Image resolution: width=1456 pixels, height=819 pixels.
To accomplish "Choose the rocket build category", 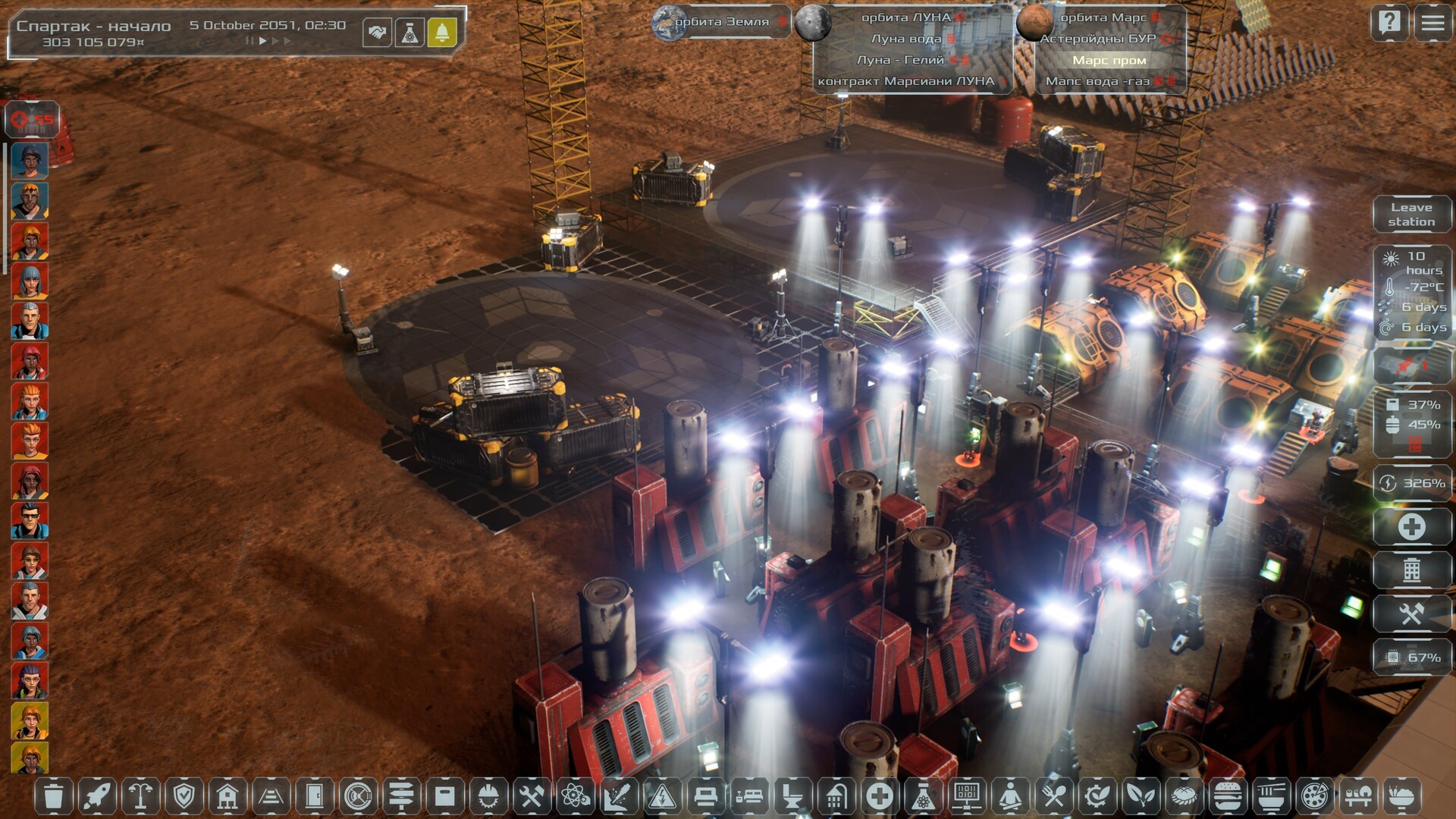I will coord(97,796).
